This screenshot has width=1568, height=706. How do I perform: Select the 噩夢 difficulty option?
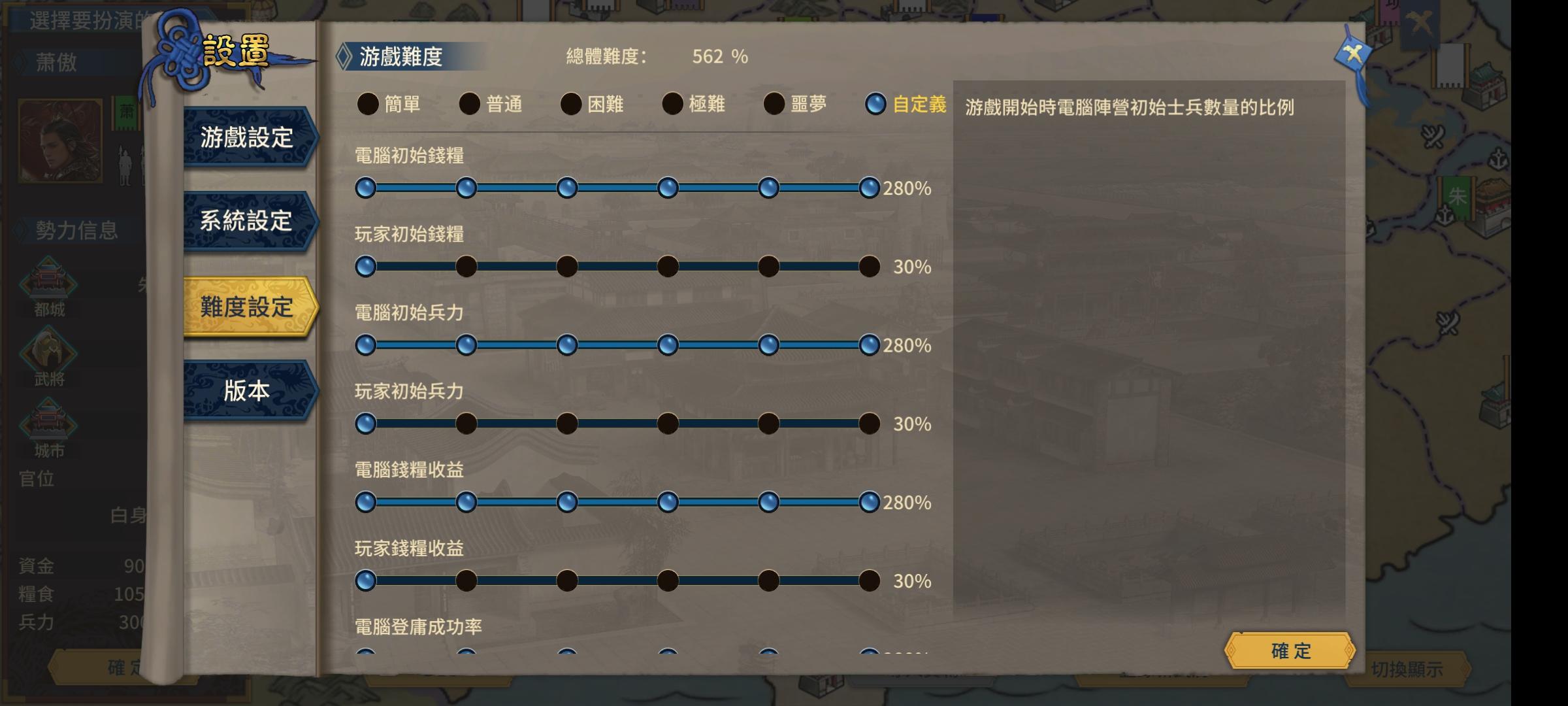pos(774,103)
